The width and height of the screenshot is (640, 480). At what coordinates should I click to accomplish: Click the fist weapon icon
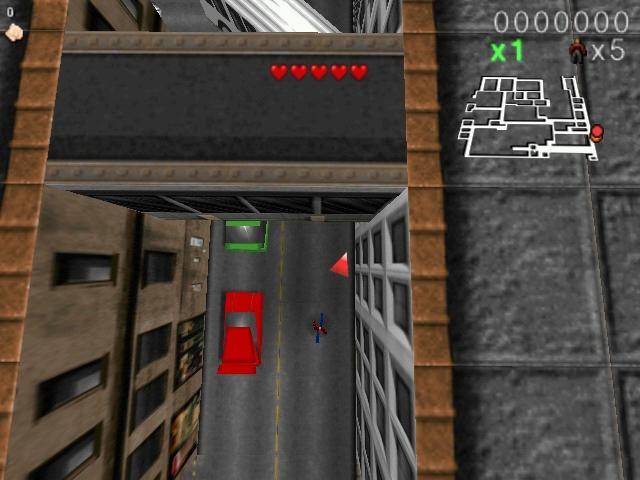(13, 32)
